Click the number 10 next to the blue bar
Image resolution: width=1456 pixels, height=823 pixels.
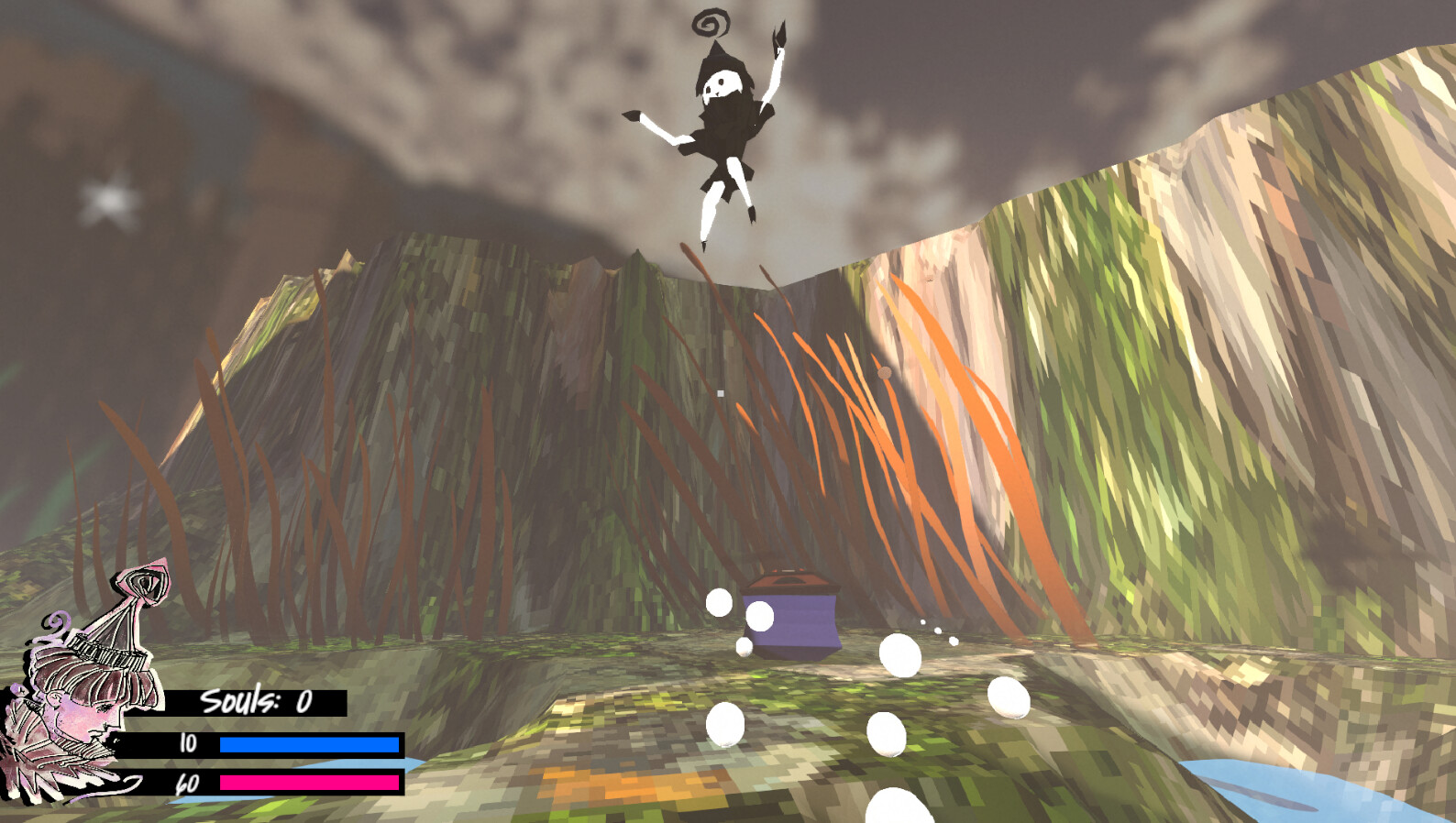(x=187, y=744)
